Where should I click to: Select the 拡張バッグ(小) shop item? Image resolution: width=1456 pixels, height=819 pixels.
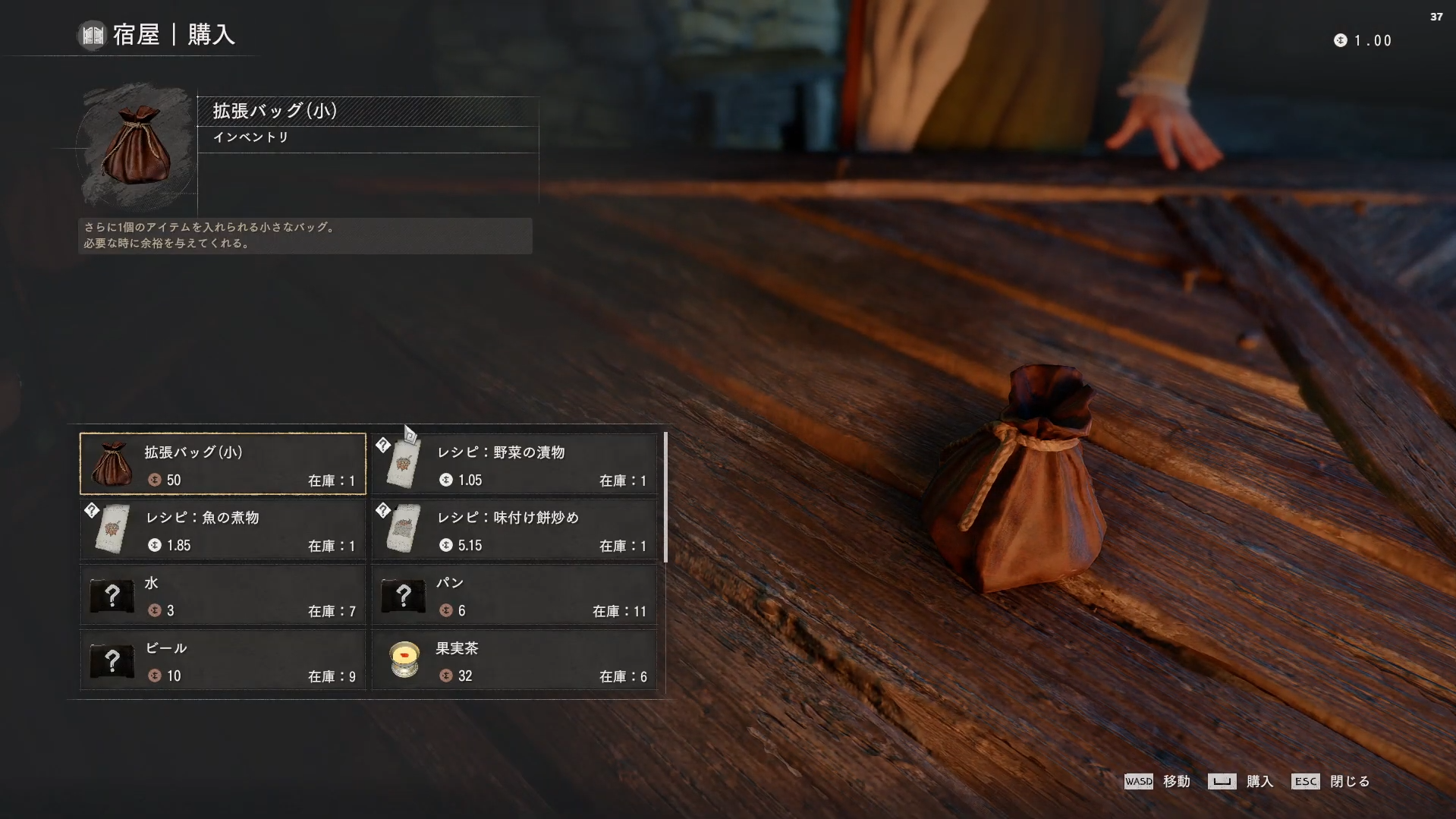[223, 464]
